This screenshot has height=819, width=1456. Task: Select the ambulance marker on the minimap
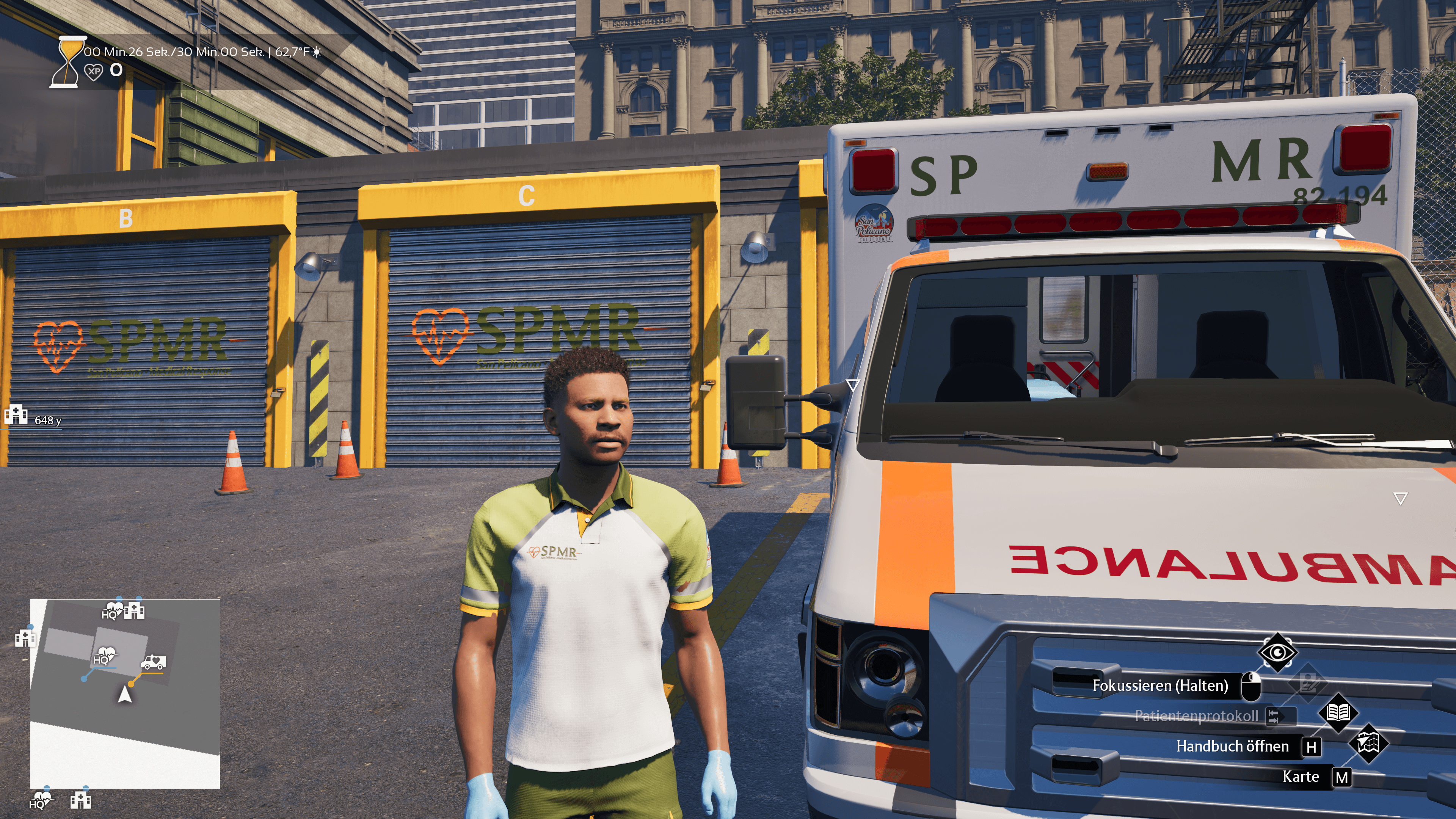tap(153, 661)
